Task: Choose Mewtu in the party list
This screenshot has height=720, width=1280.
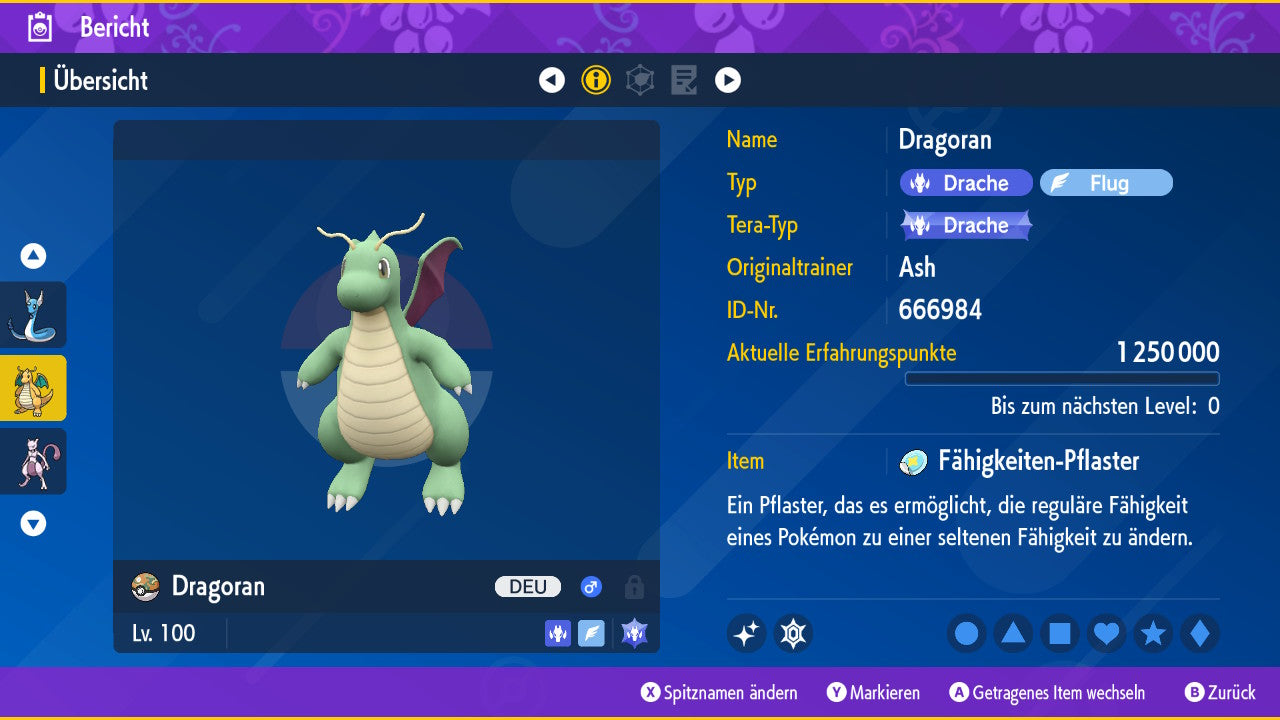Action: [x=33, y=461]
